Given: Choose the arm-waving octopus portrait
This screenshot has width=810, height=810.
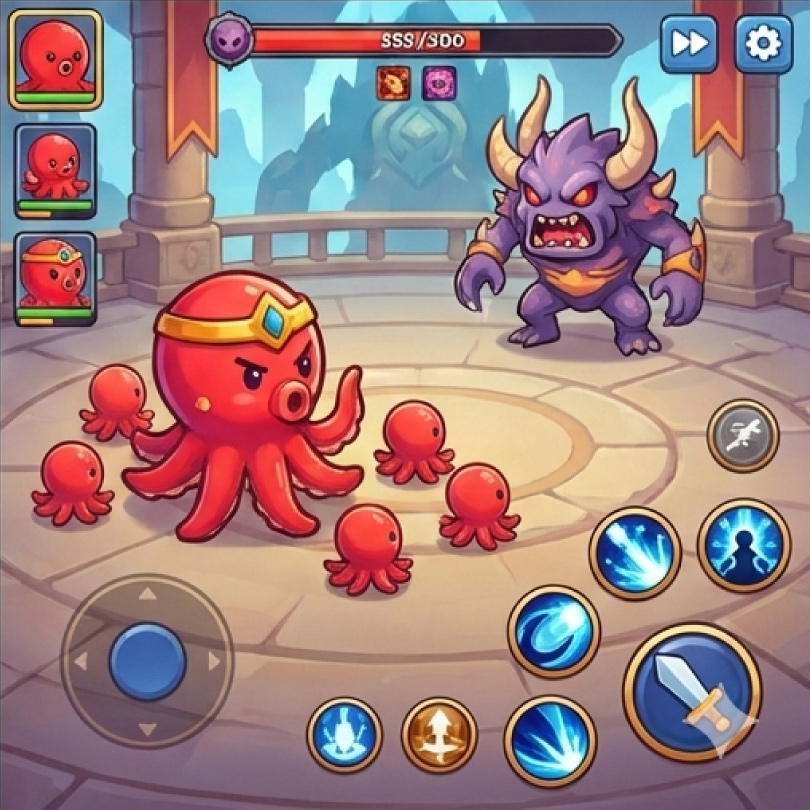Looking at the screenshot, I should pos(56,170).
